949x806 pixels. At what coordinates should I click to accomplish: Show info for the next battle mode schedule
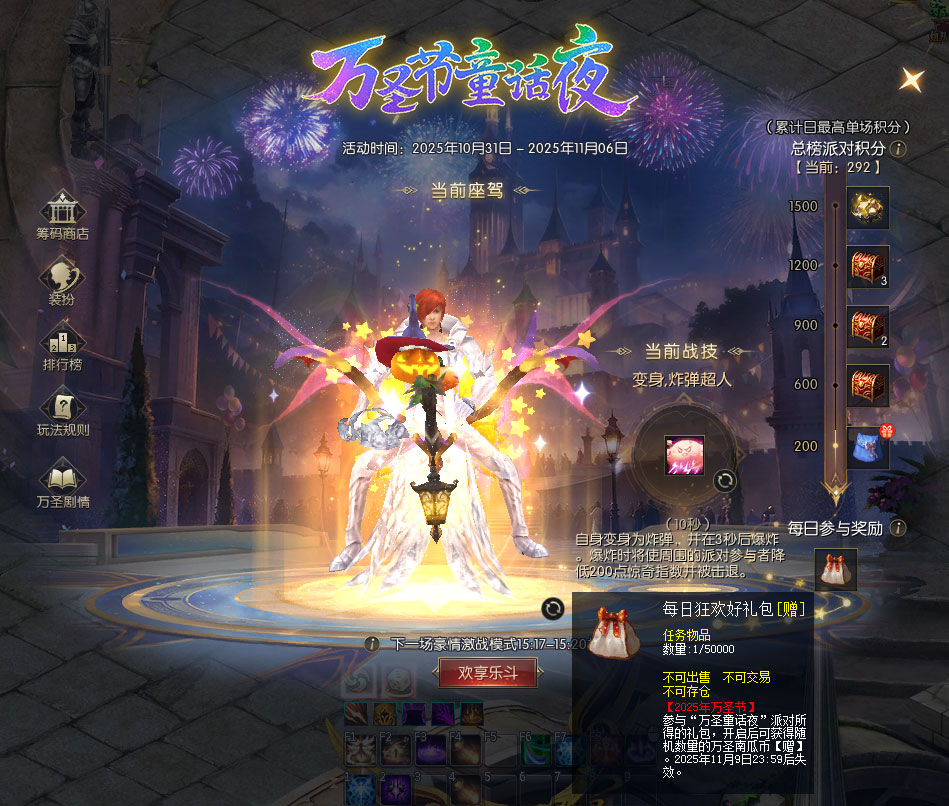coord(372,644)
